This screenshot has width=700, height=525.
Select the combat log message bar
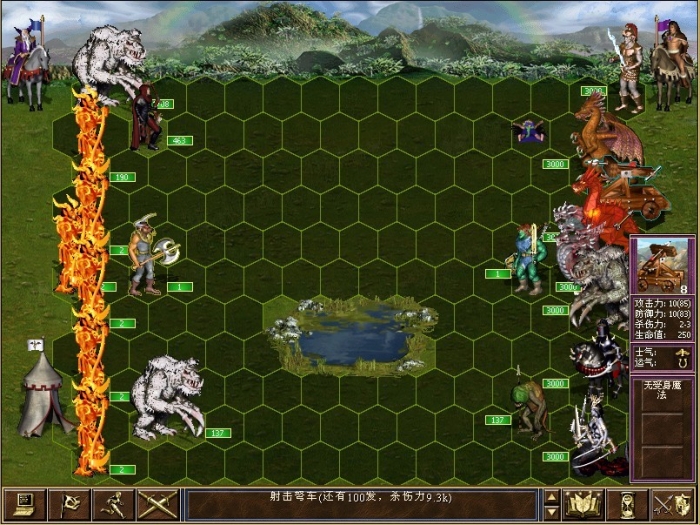(362, 504)
